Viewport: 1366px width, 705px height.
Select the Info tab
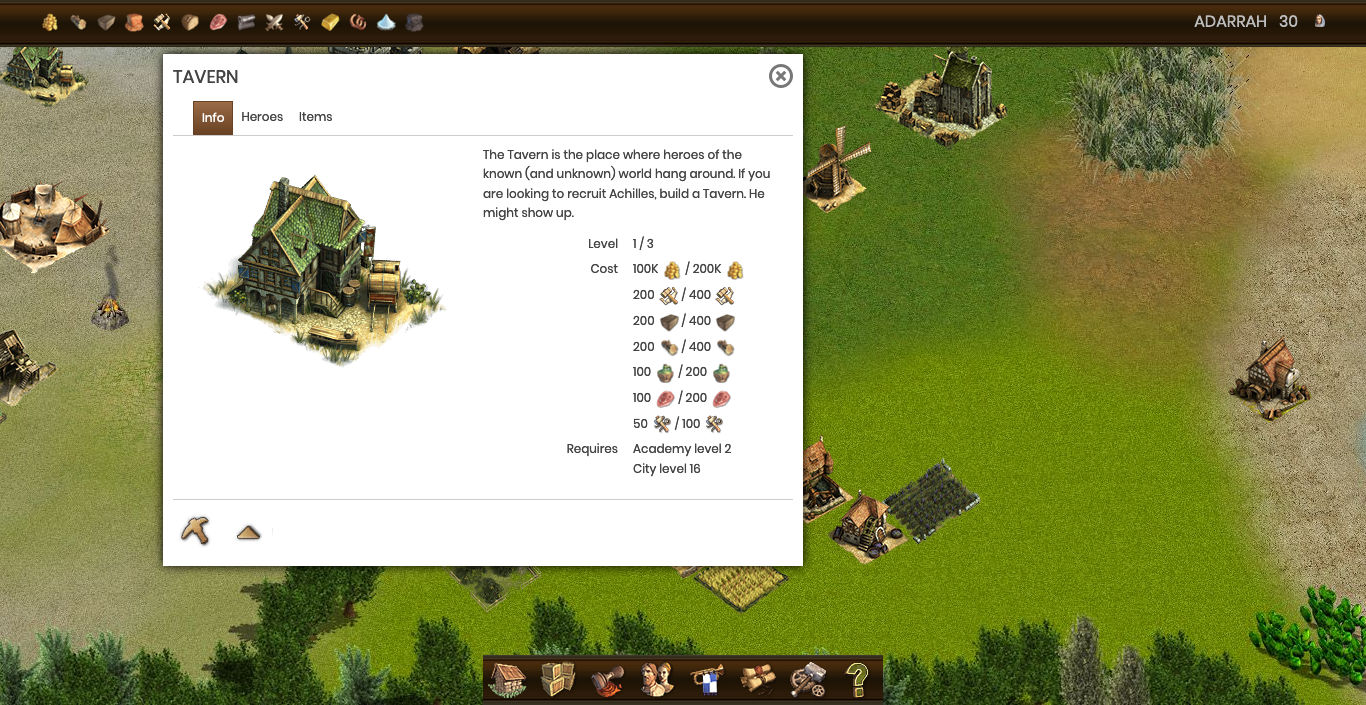tap(213, 117)
